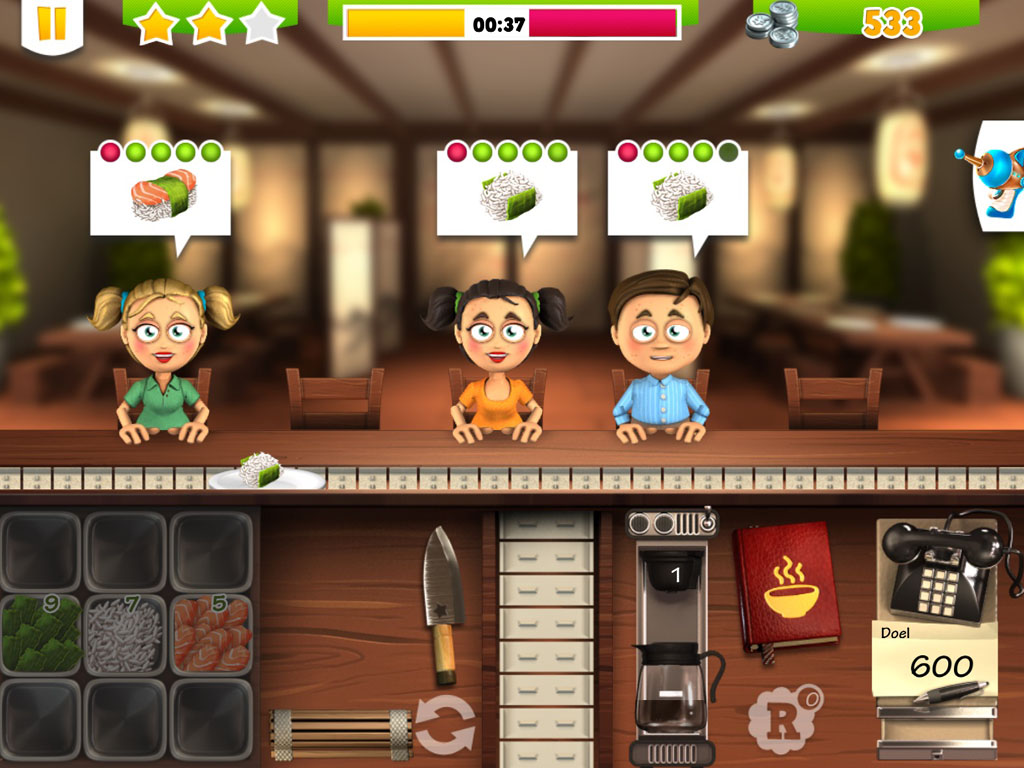The height and width of the screenshot is (768, 1024).
Task: Tap the circular arrows reset icon
Action: pos(445,726)
